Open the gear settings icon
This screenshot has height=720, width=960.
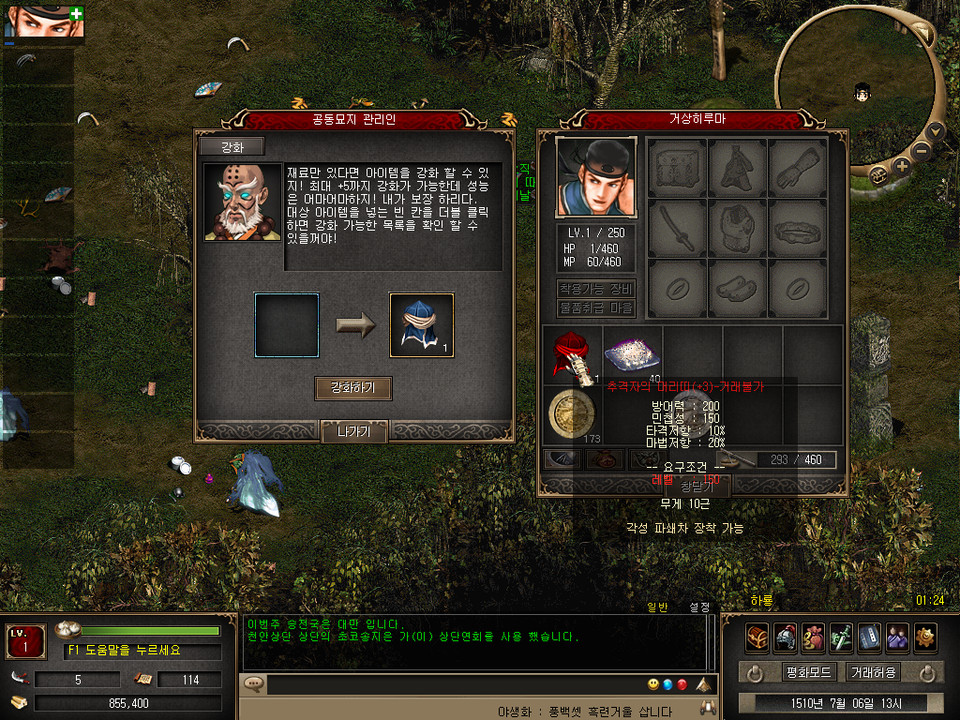coord(925,636)
